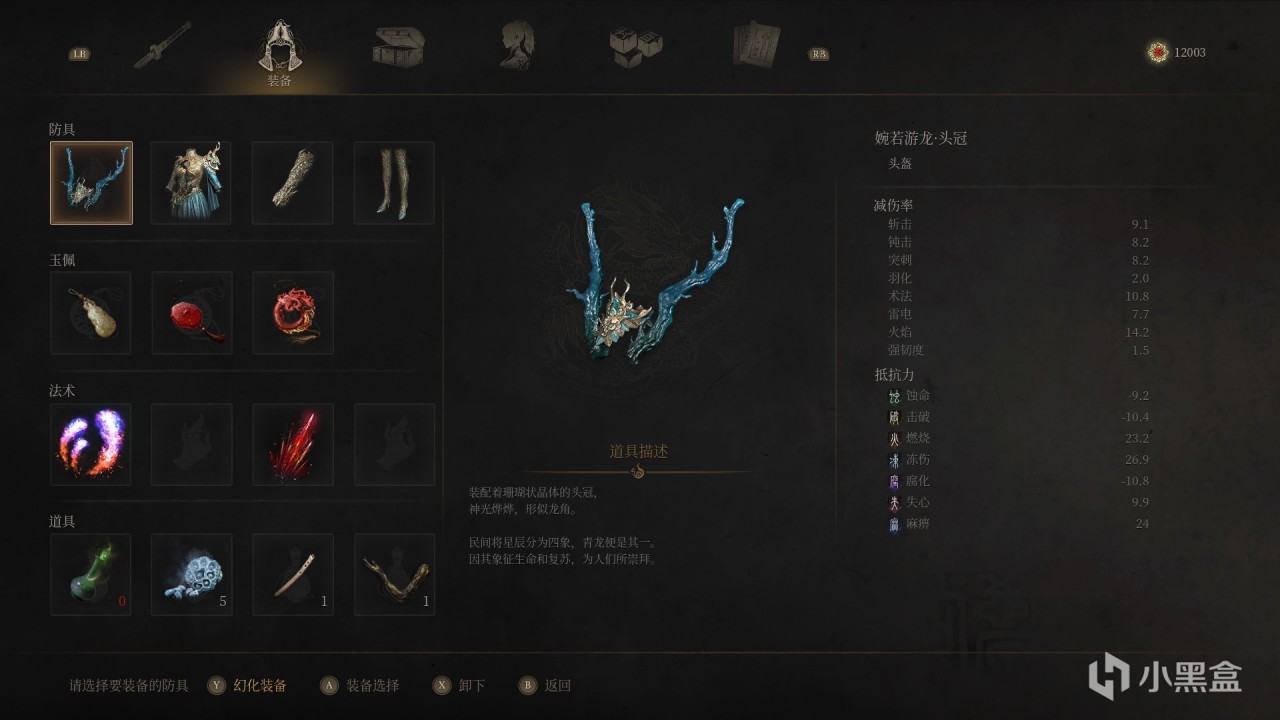Select the leg wraps armor slot
Viewport: 1280px width, 720px height.
393,183
